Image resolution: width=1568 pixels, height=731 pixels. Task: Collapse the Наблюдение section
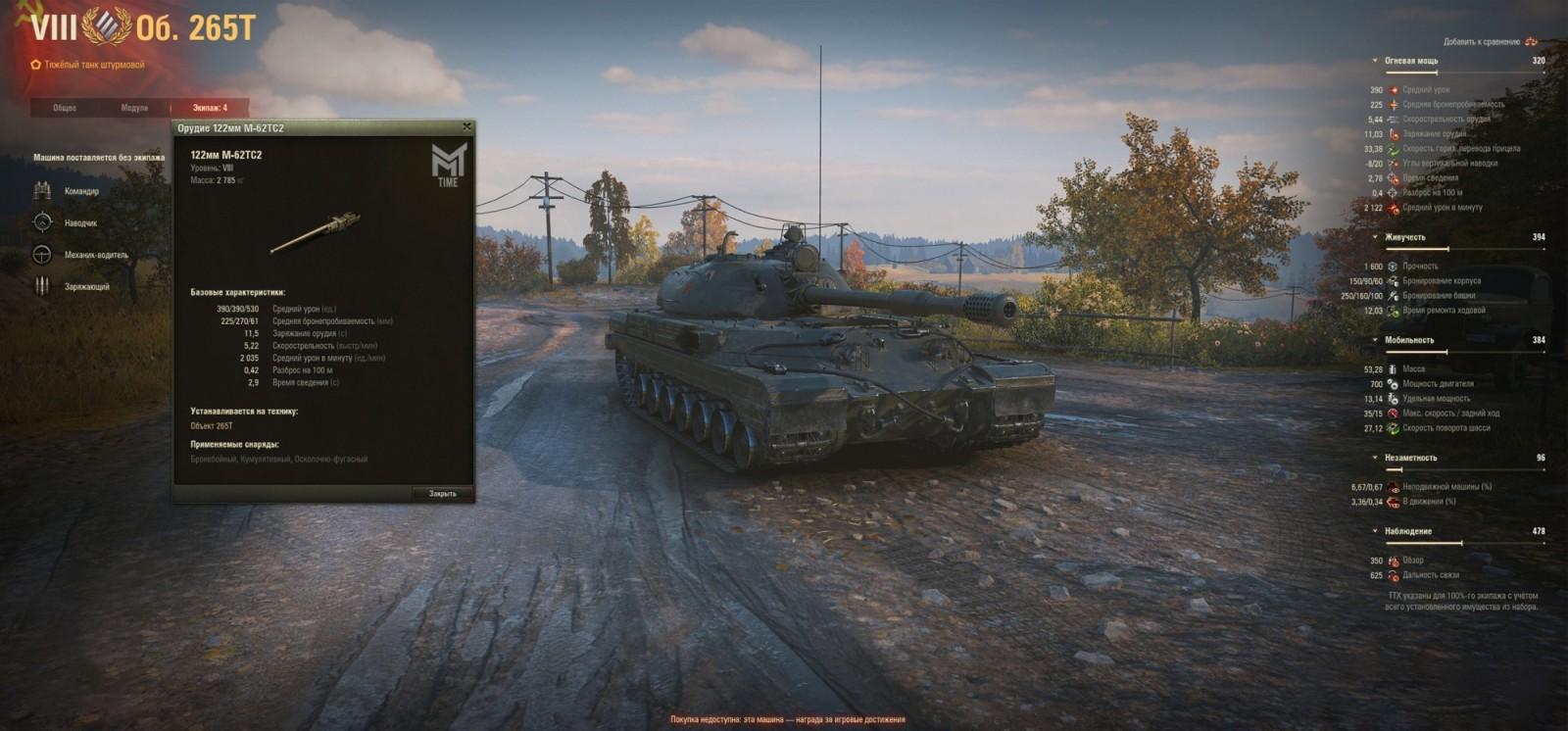click(x=1375, y=529)
